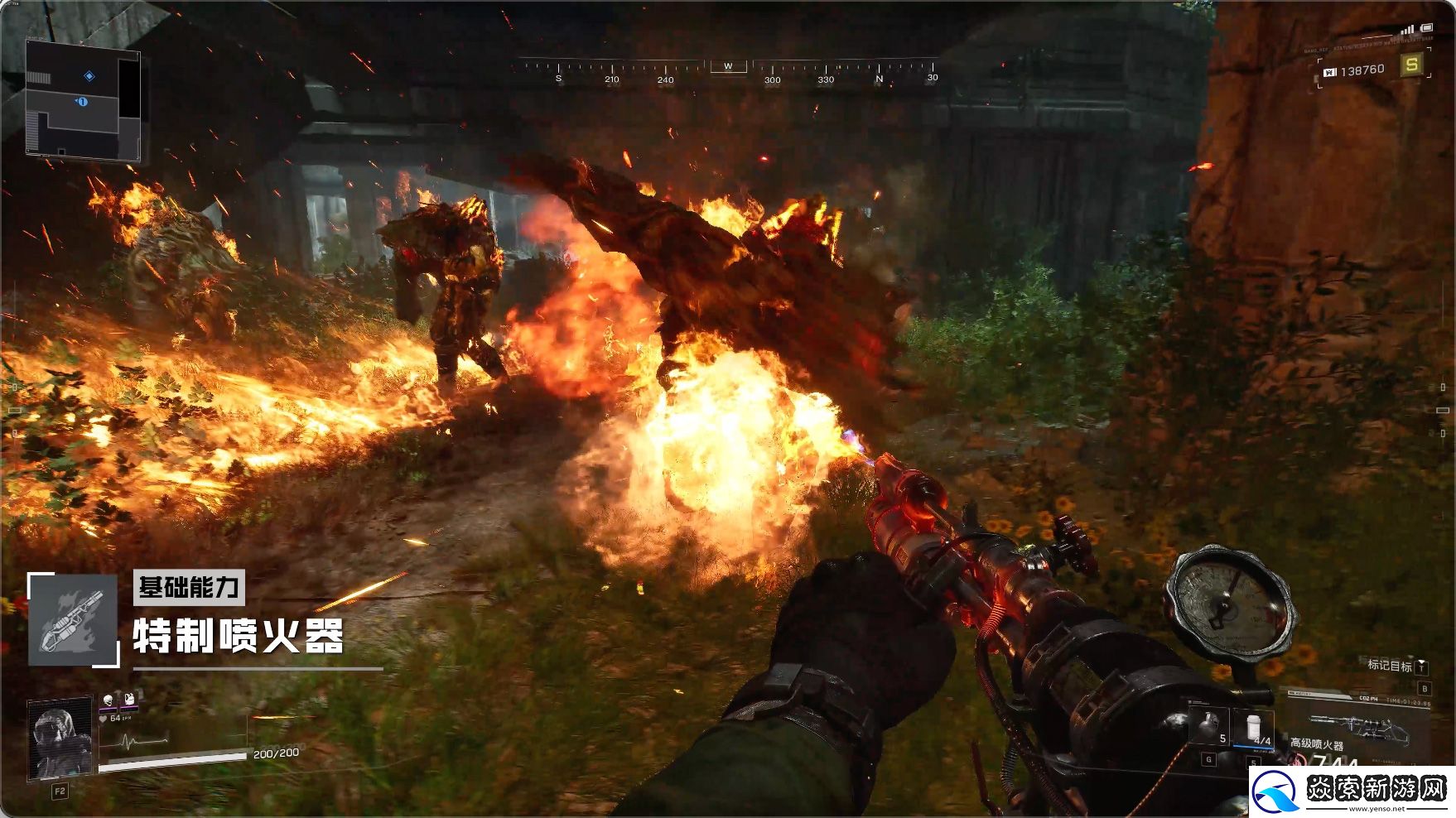
Task: Click the operator portrait
Action: 60,739
